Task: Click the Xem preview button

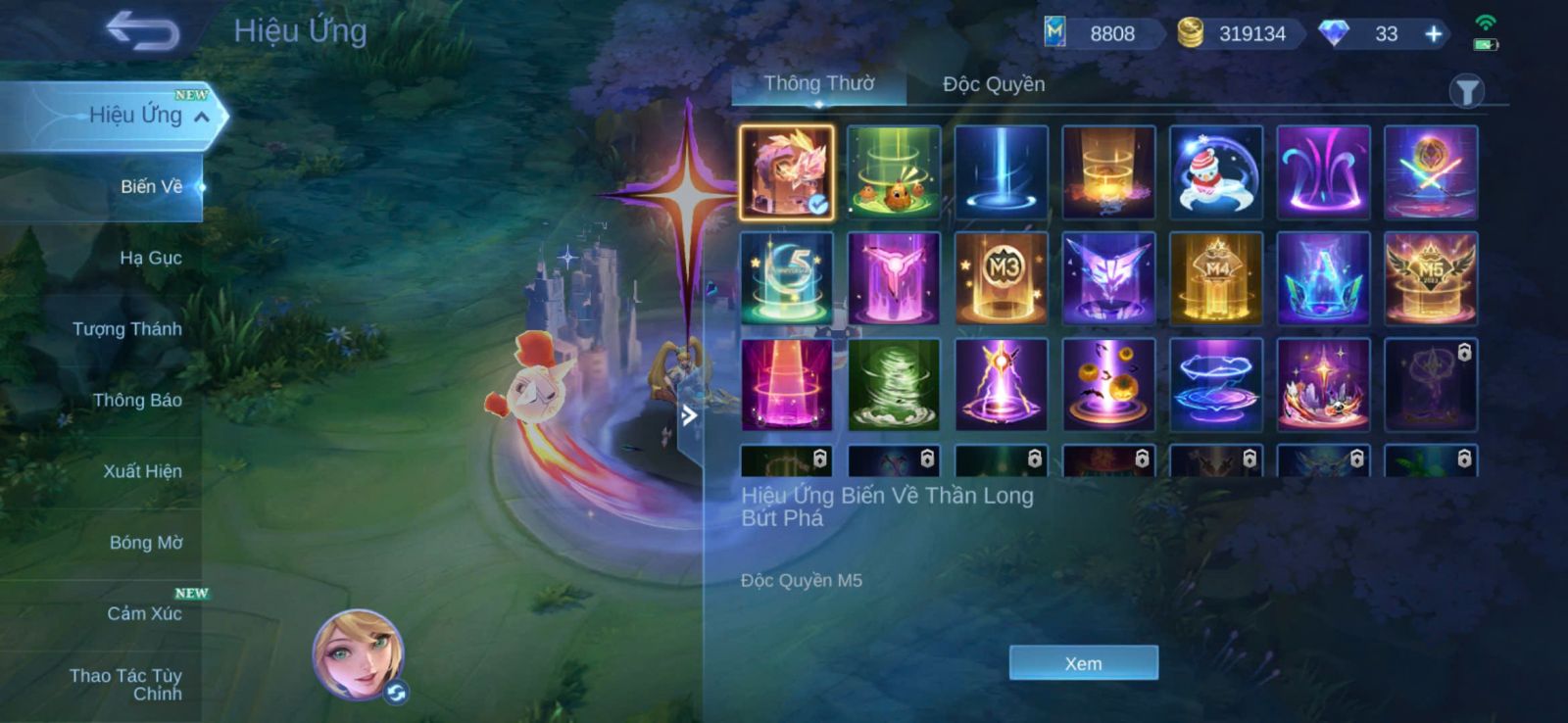Action: (1083, 663)
